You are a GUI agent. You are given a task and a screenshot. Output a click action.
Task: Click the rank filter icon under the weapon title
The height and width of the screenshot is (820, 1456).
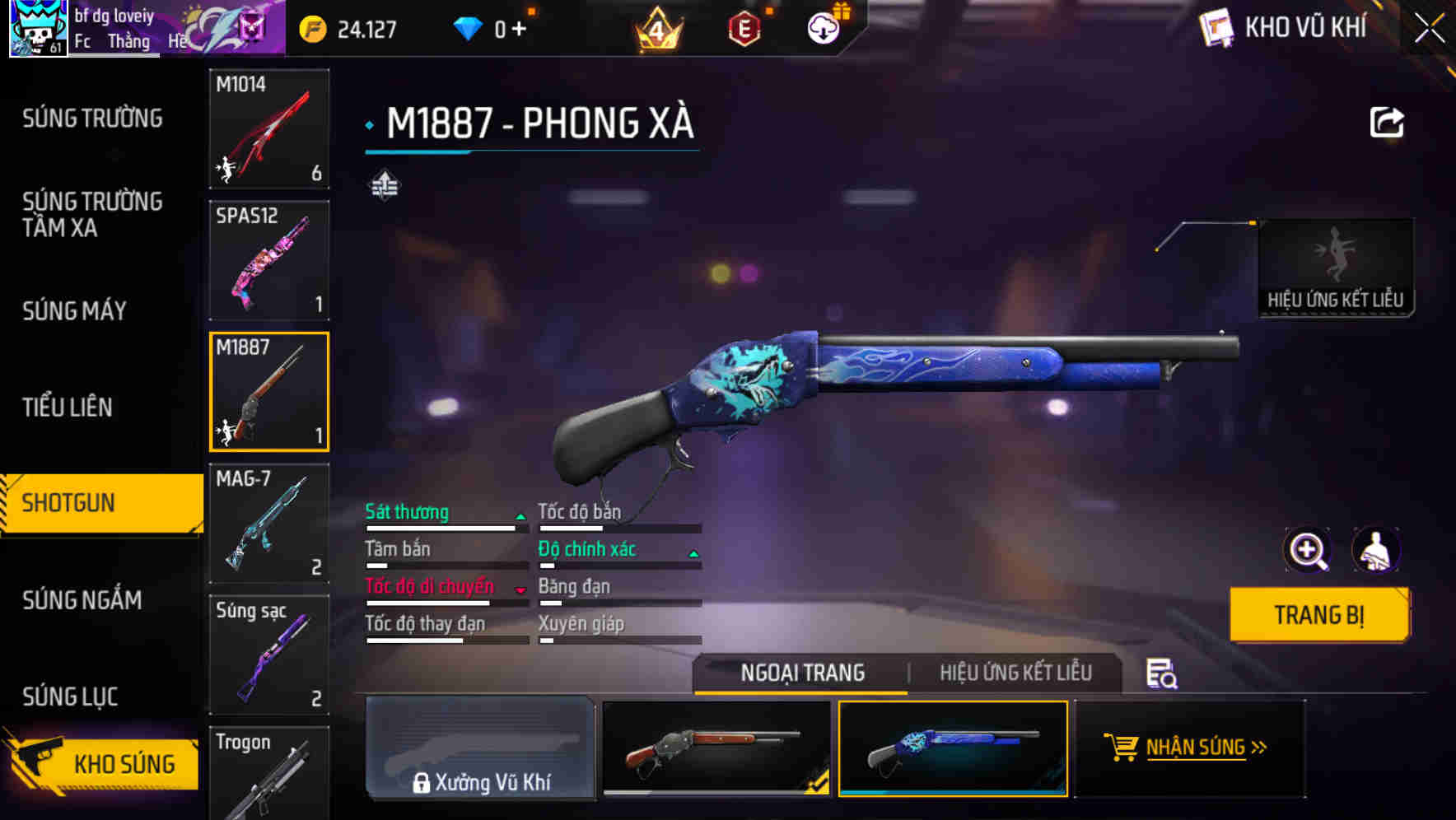385,185
